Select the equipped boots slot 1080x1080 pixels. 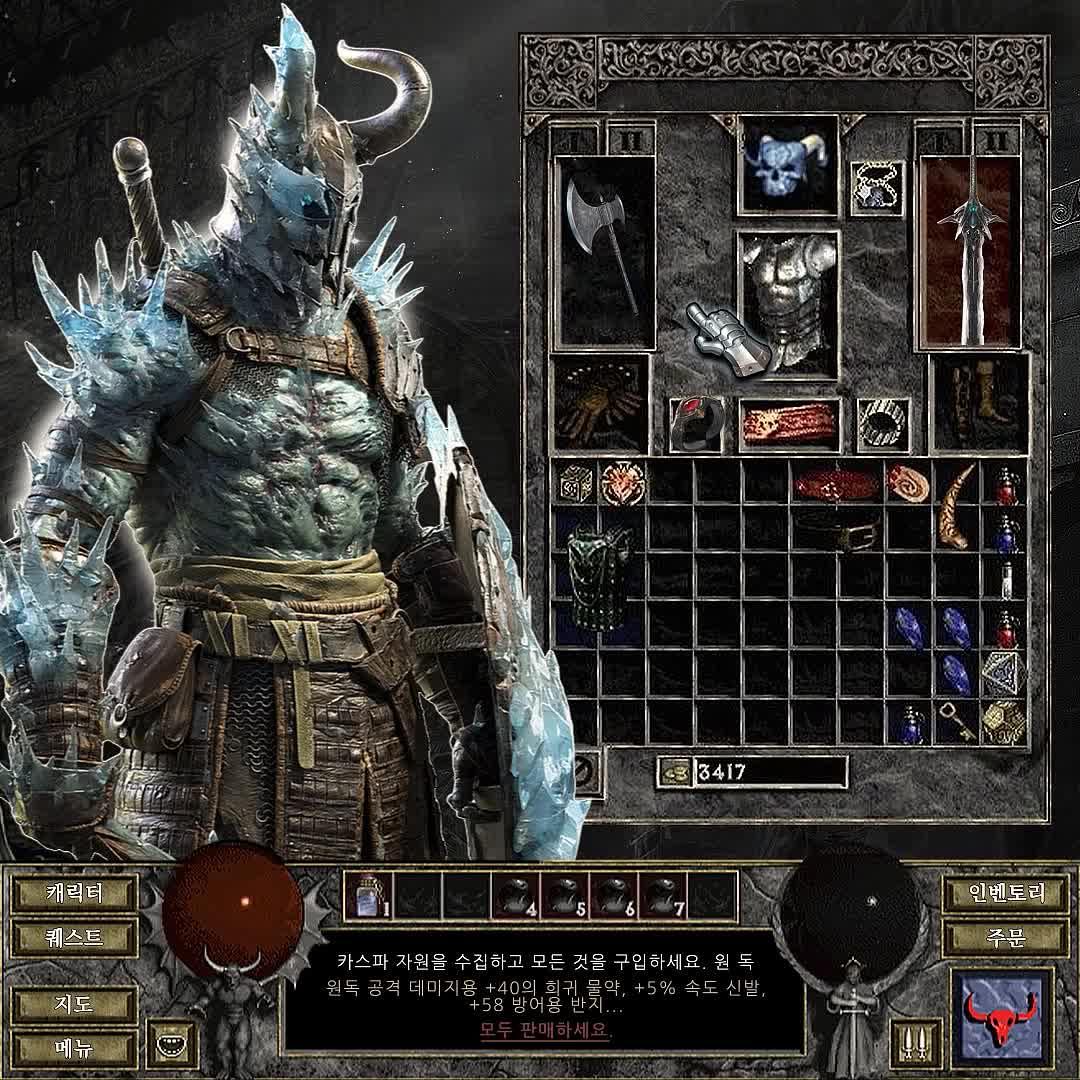pyautogui.click(x=978, y=403)
